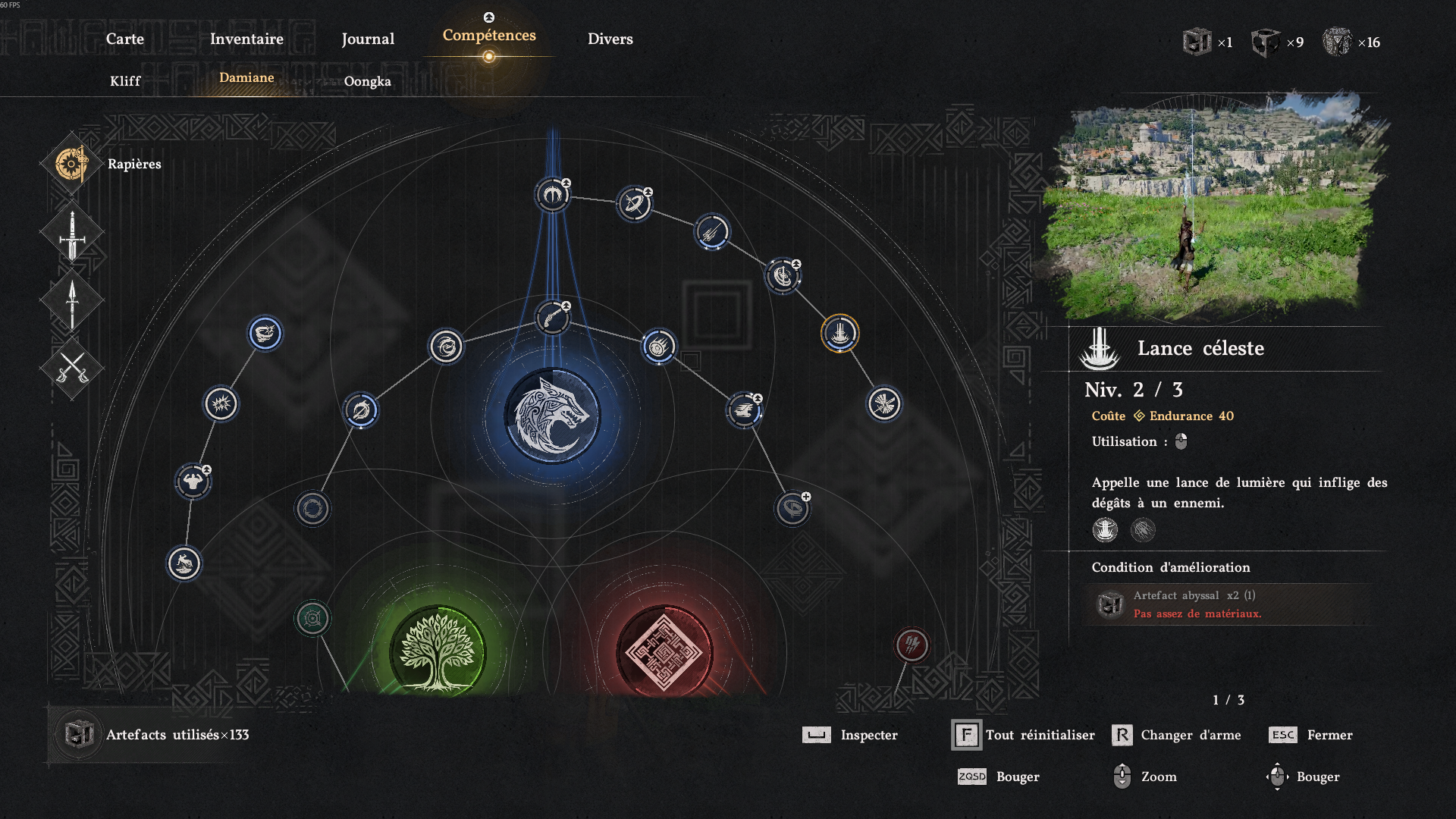Image resolution: width=1456 pixels, height=819 pixels.
Task: Click the Inspecter button
Action: pyautogui.click(x=851, y=735)
